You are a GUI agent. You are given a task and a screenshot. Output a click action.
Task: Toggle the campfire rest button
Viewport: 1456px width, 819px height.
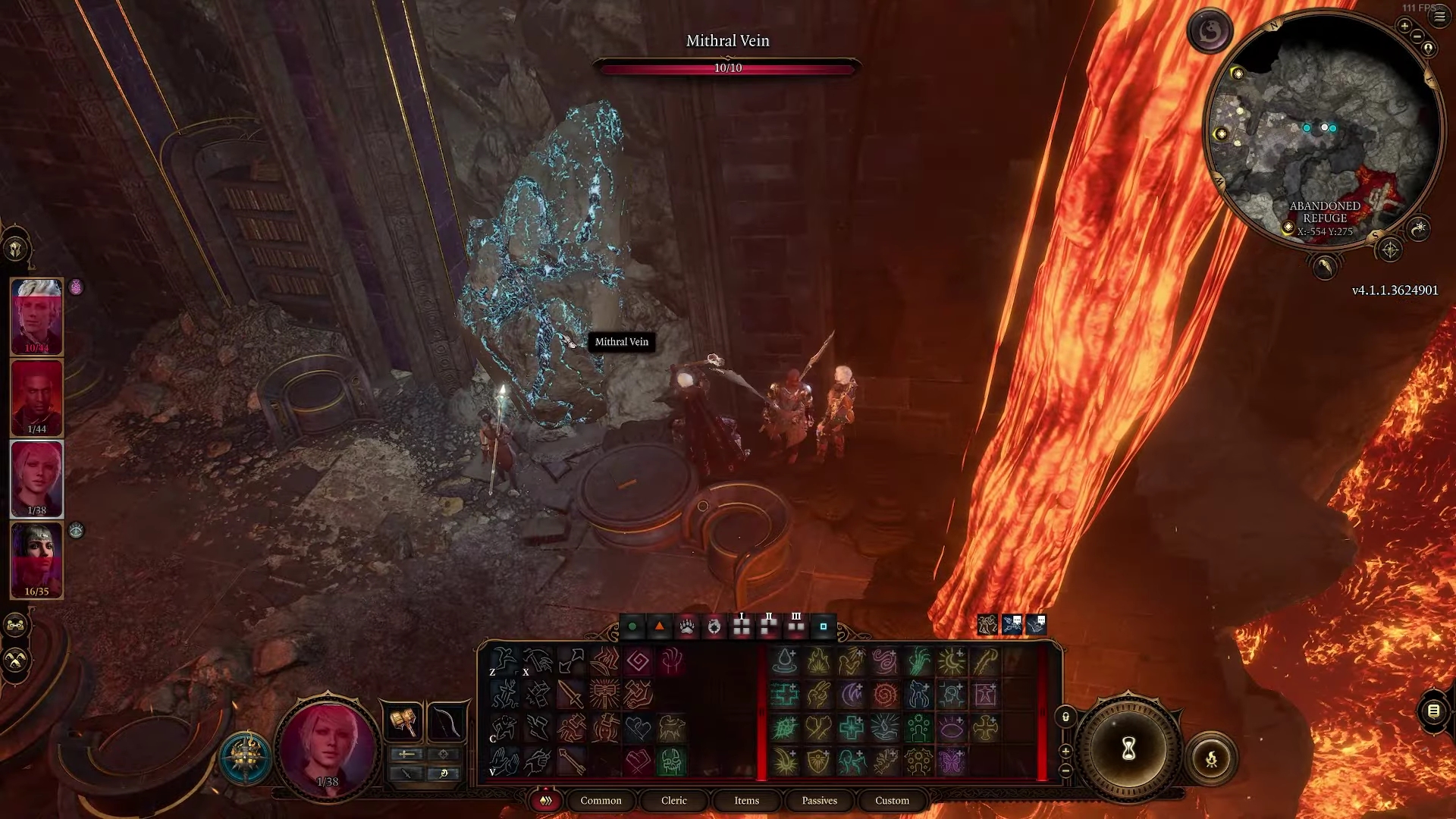[1211, 758]
